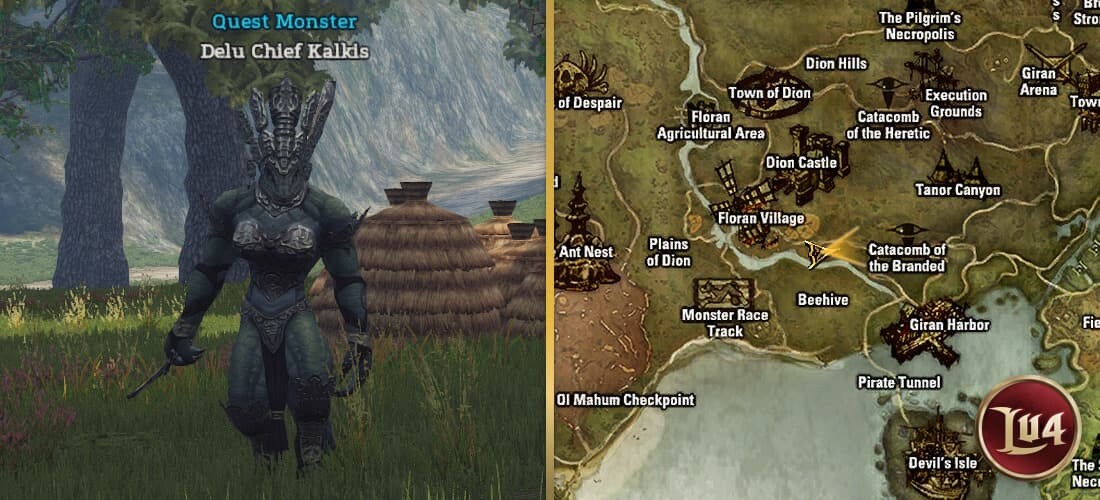
Task: Select The Pilgrim's Necropolis label on the map
Action: tap(919, 26)
